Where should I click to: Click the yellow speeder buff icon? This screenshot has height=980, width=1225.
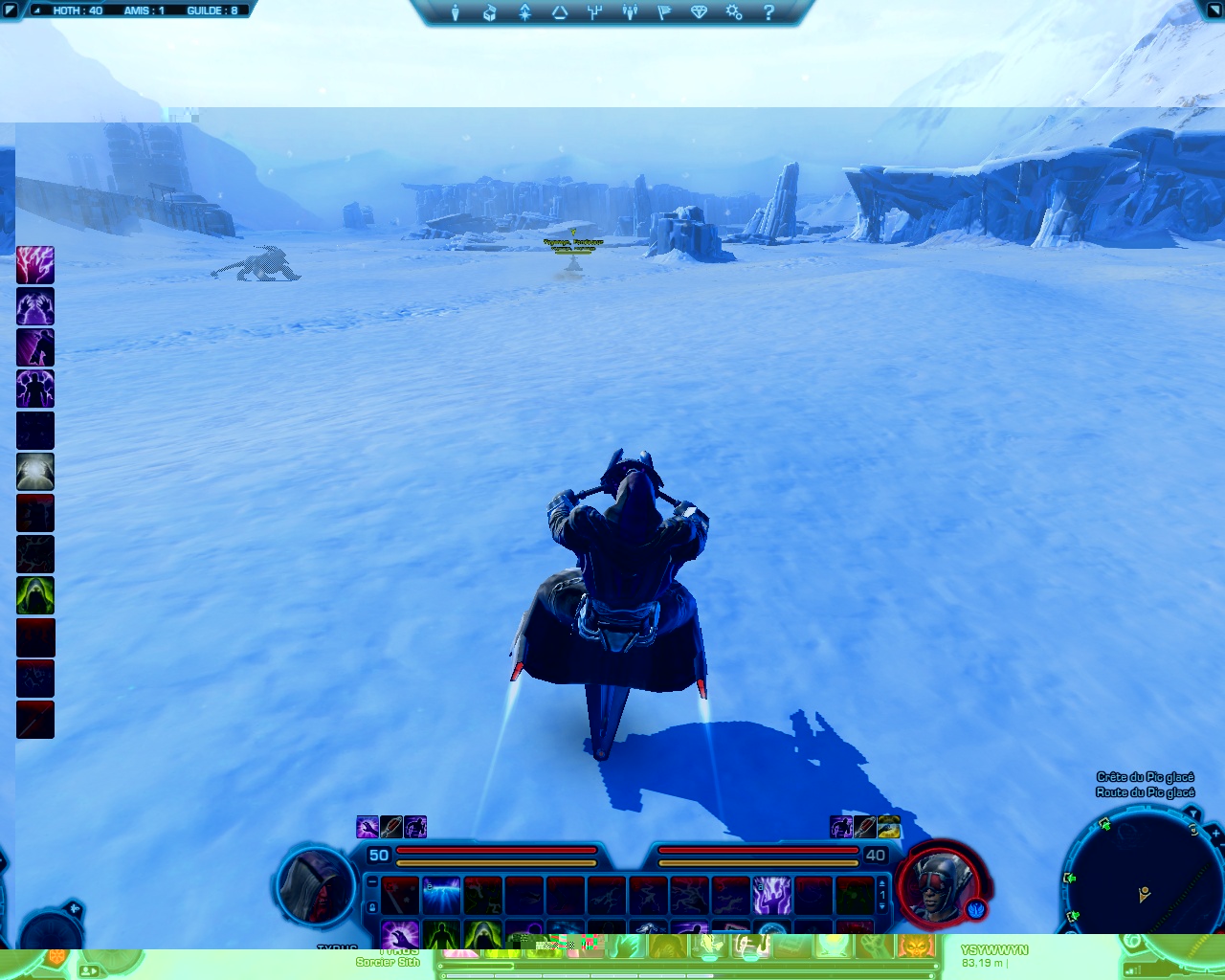point(889,827)
